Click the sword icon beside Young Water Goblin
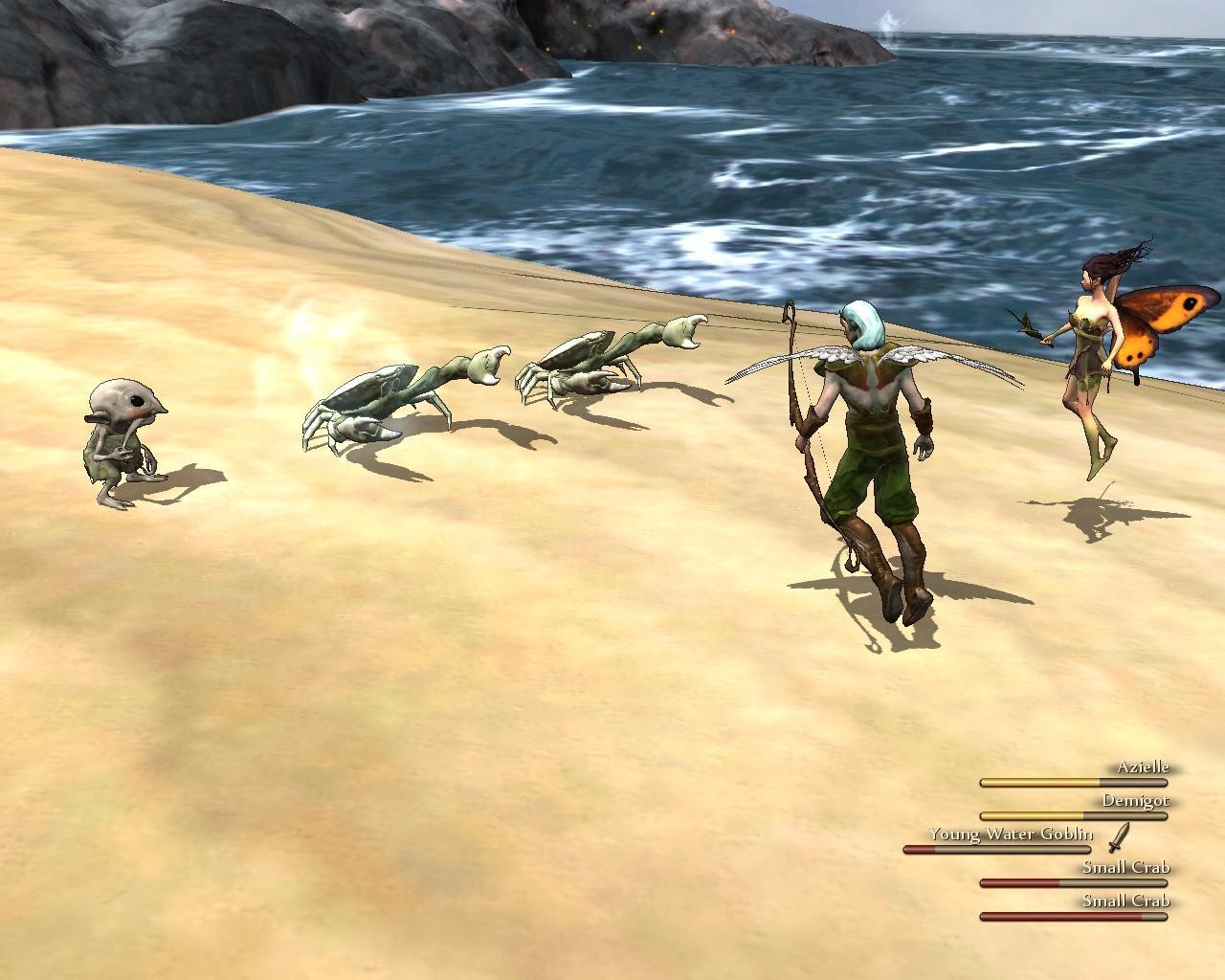This screenshot has width=1225, height=980. [1119, 837]
